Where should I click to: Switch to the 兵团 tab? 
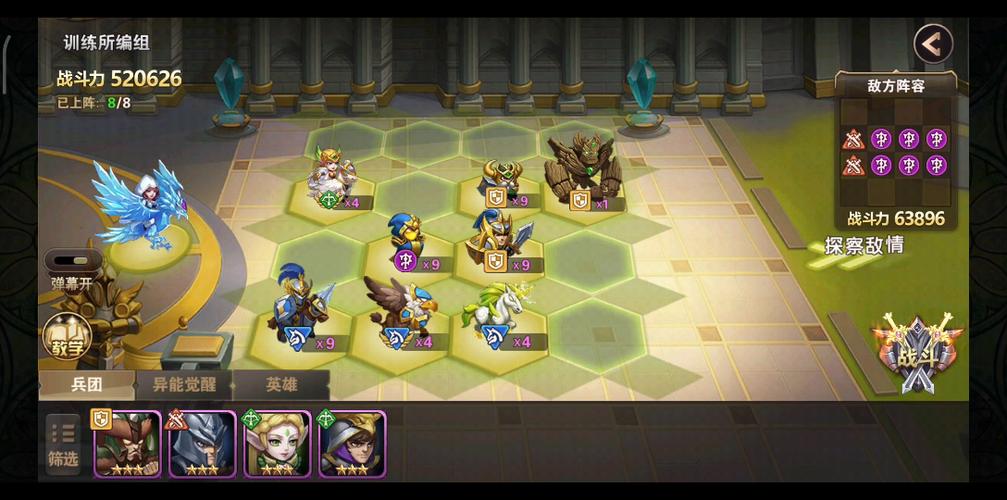86,384
